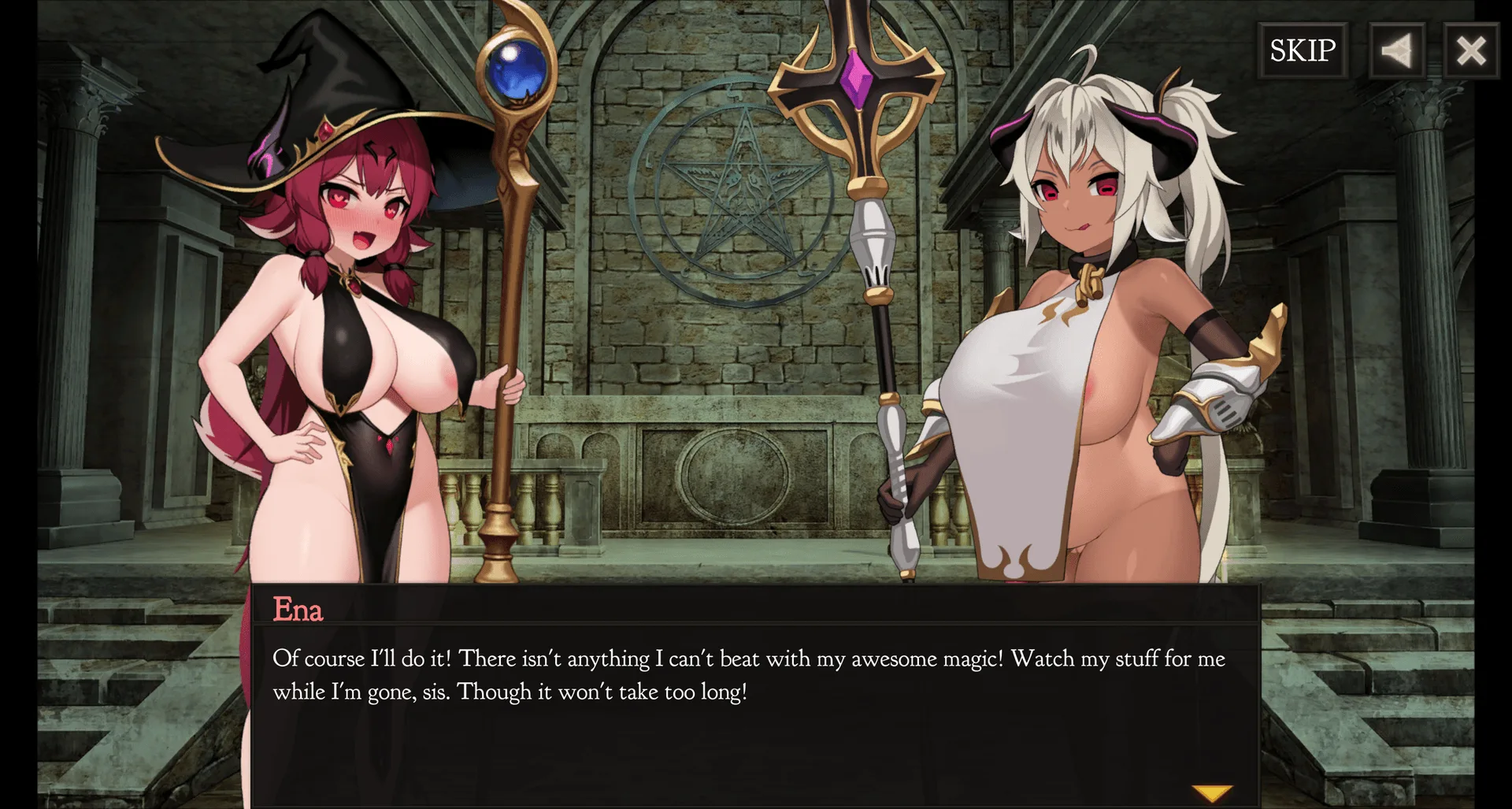Close the dialogue scene with the X
1512x809 pixels.
point(1470,51)
